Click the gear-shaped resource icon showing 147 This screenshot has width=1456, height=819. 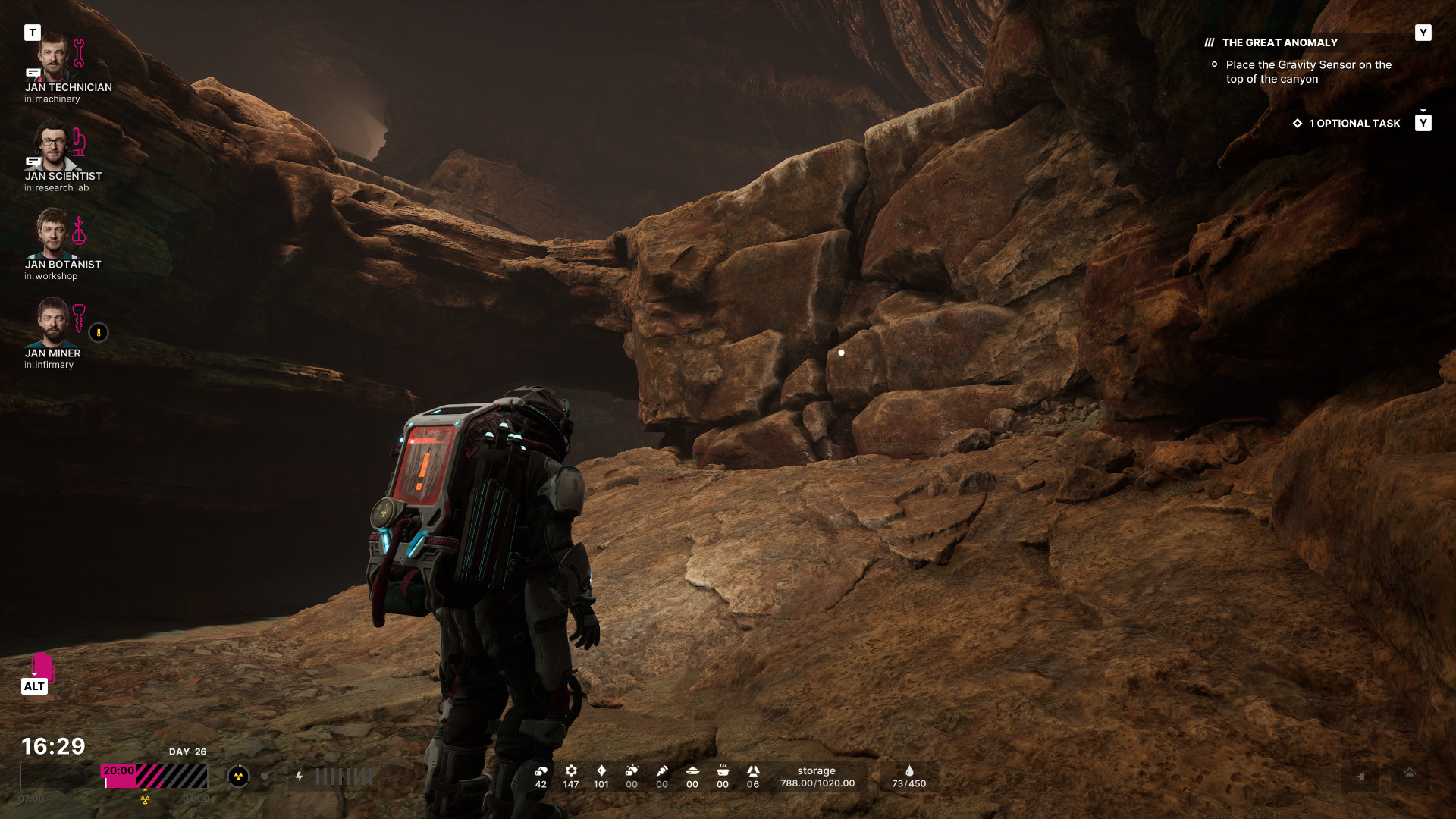571,771
